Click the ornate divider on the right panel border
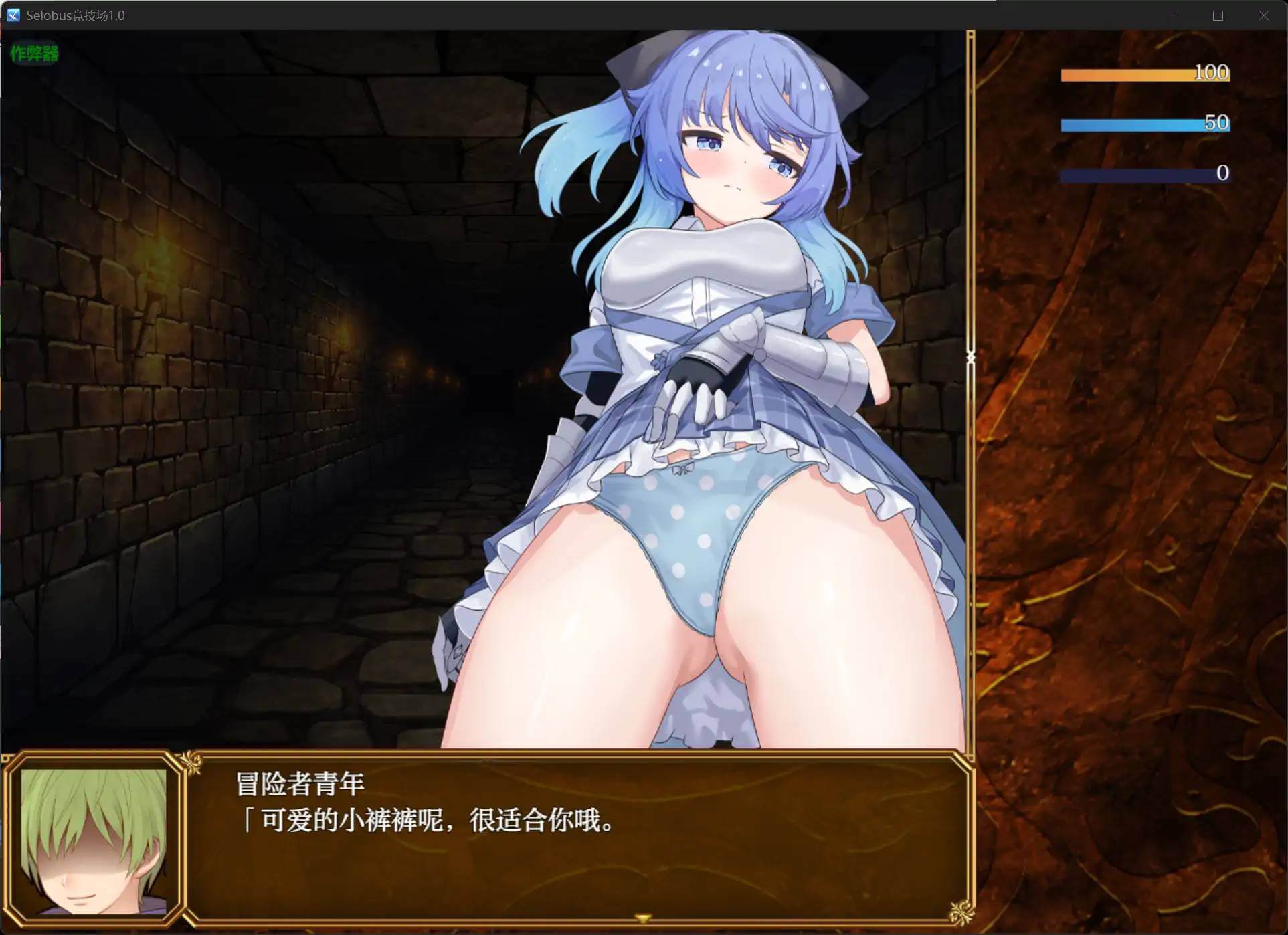Screen dimensions: 1288x935 coord(970,358)
